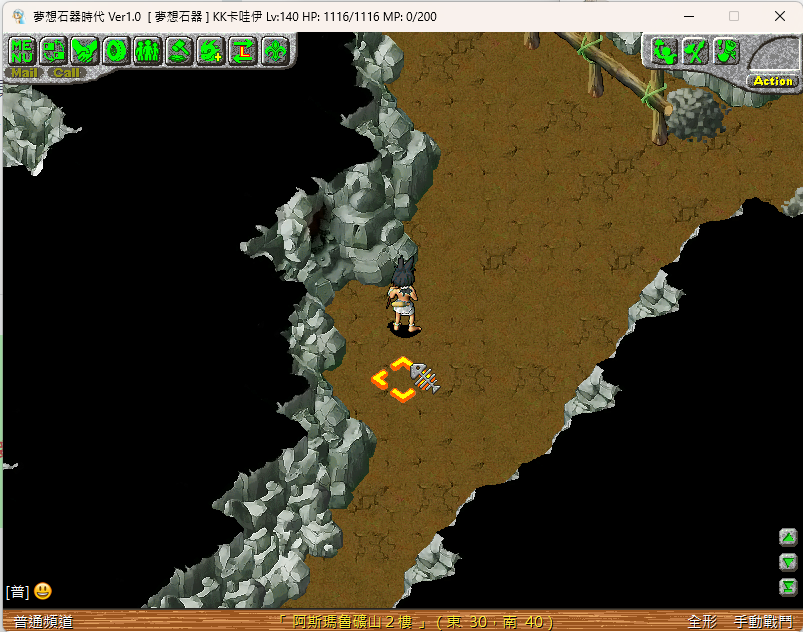Click the waving character icon

(664, 51)
